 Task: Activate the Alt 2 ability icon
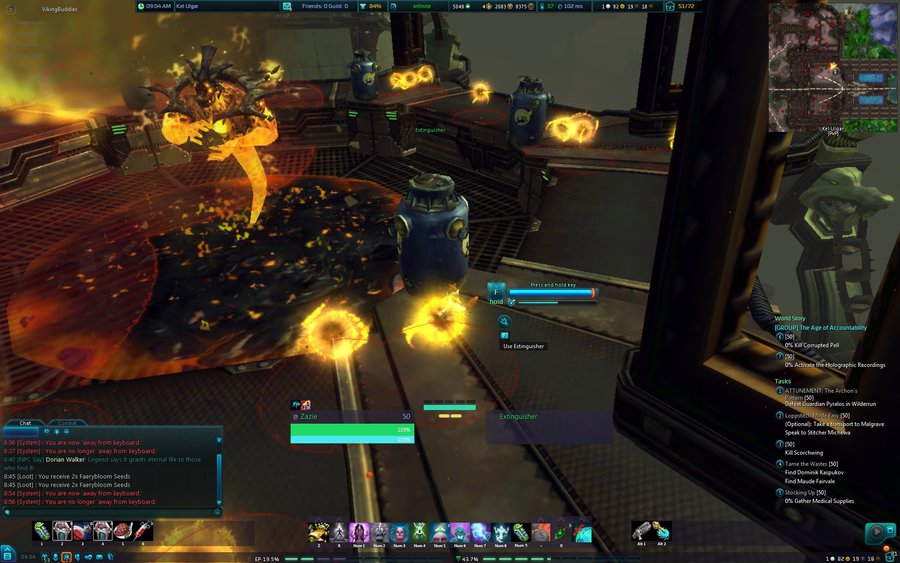coord(662,531)
